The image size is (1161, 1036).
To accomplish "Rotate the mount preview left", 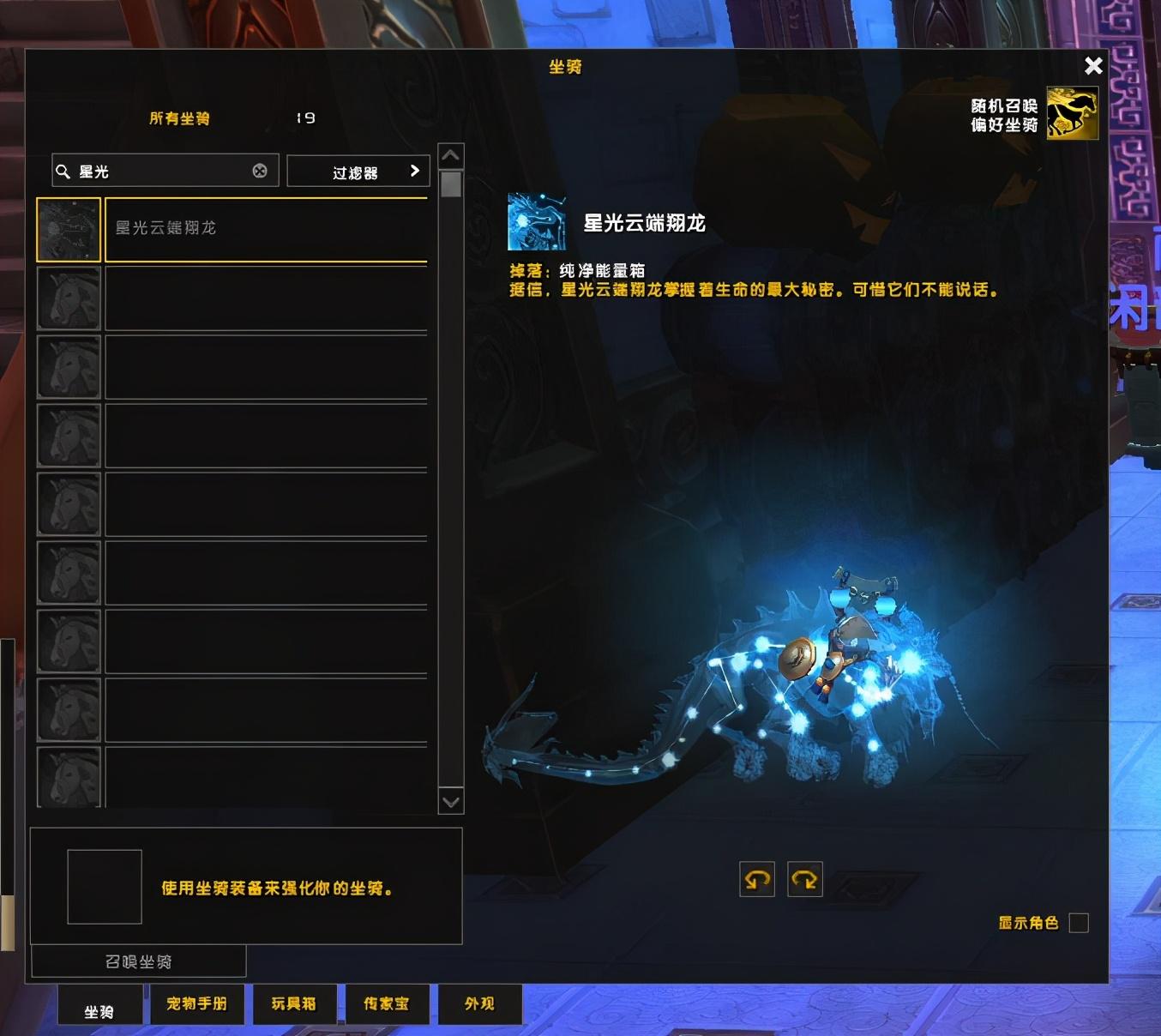I will click(755, 879).
